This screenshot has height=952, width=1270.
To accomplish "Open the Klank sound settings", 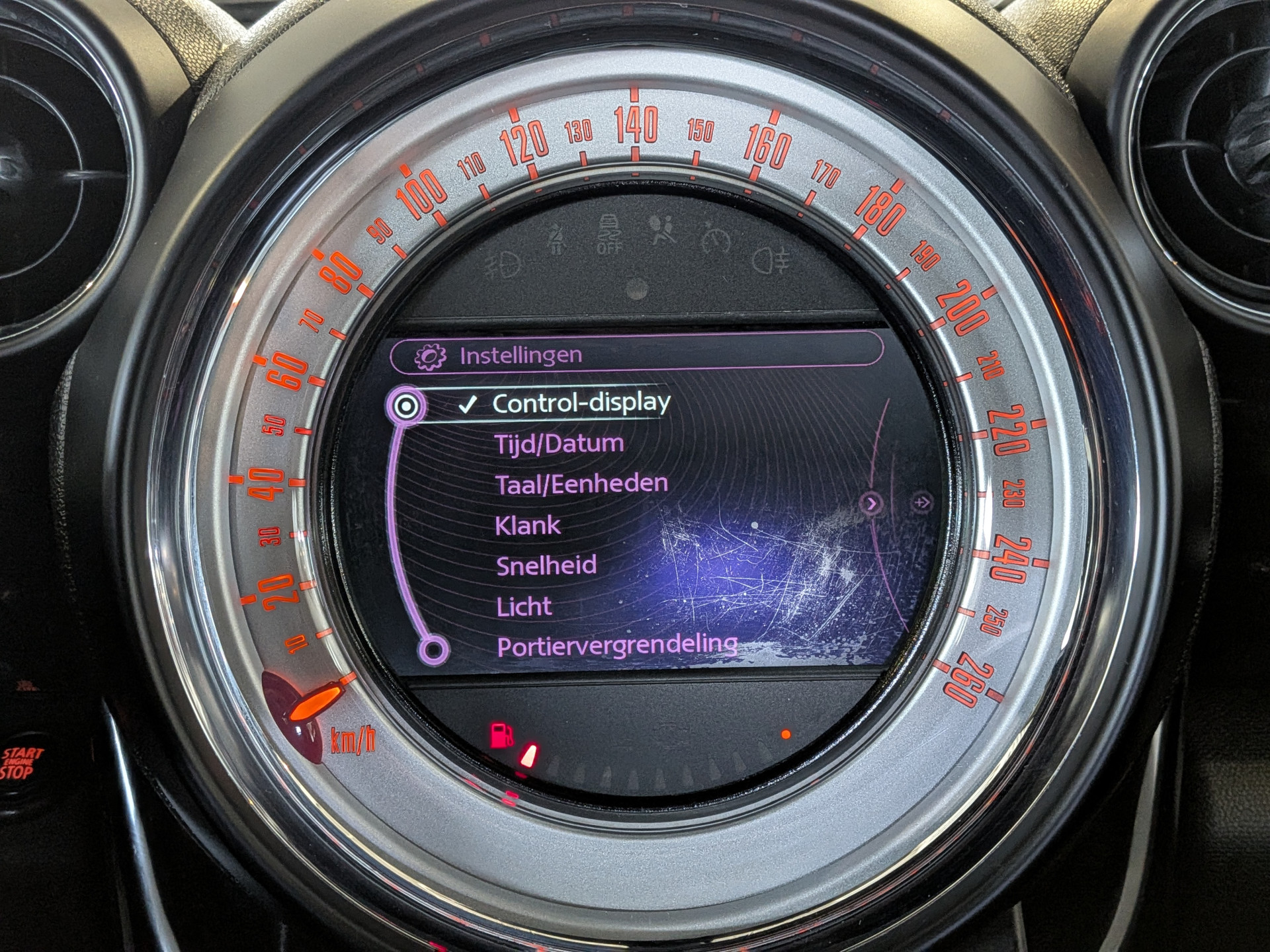I will tap(527, 526).
